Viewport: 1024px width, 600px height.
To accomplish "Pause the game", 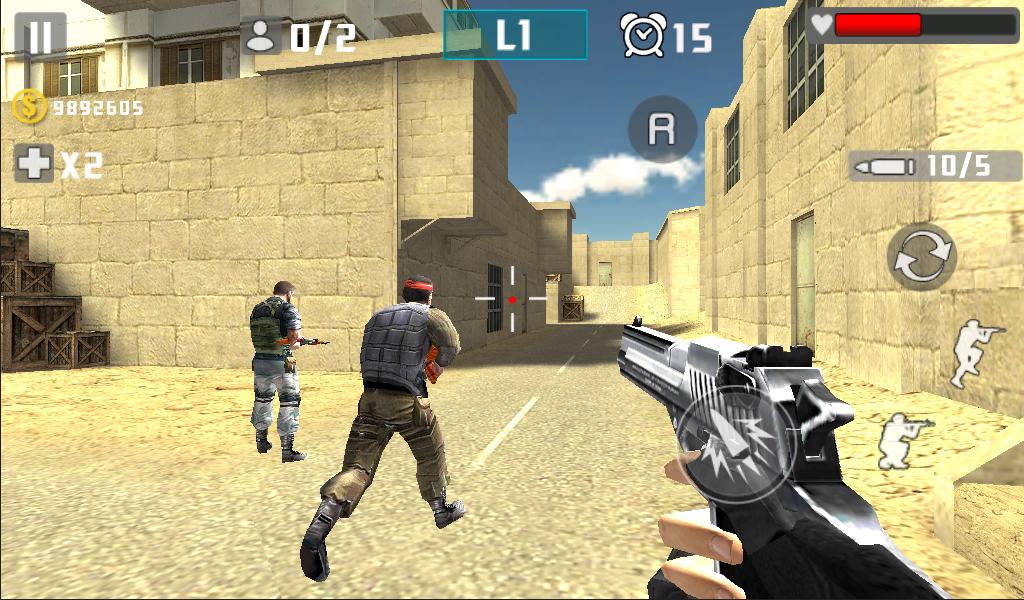I will pos(40,37).
